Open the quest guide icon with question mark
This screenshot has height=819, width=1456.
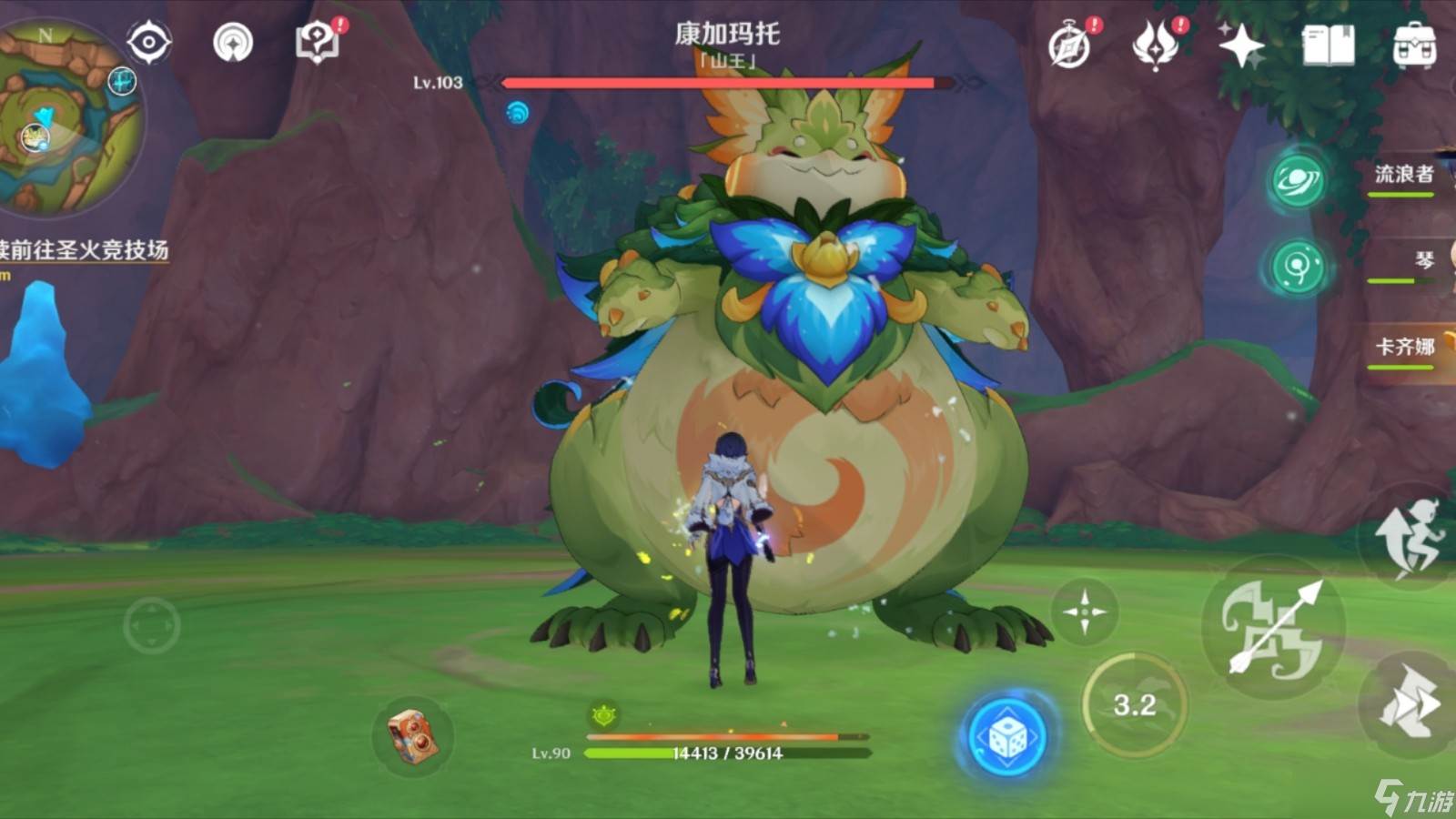pos(318,42)
